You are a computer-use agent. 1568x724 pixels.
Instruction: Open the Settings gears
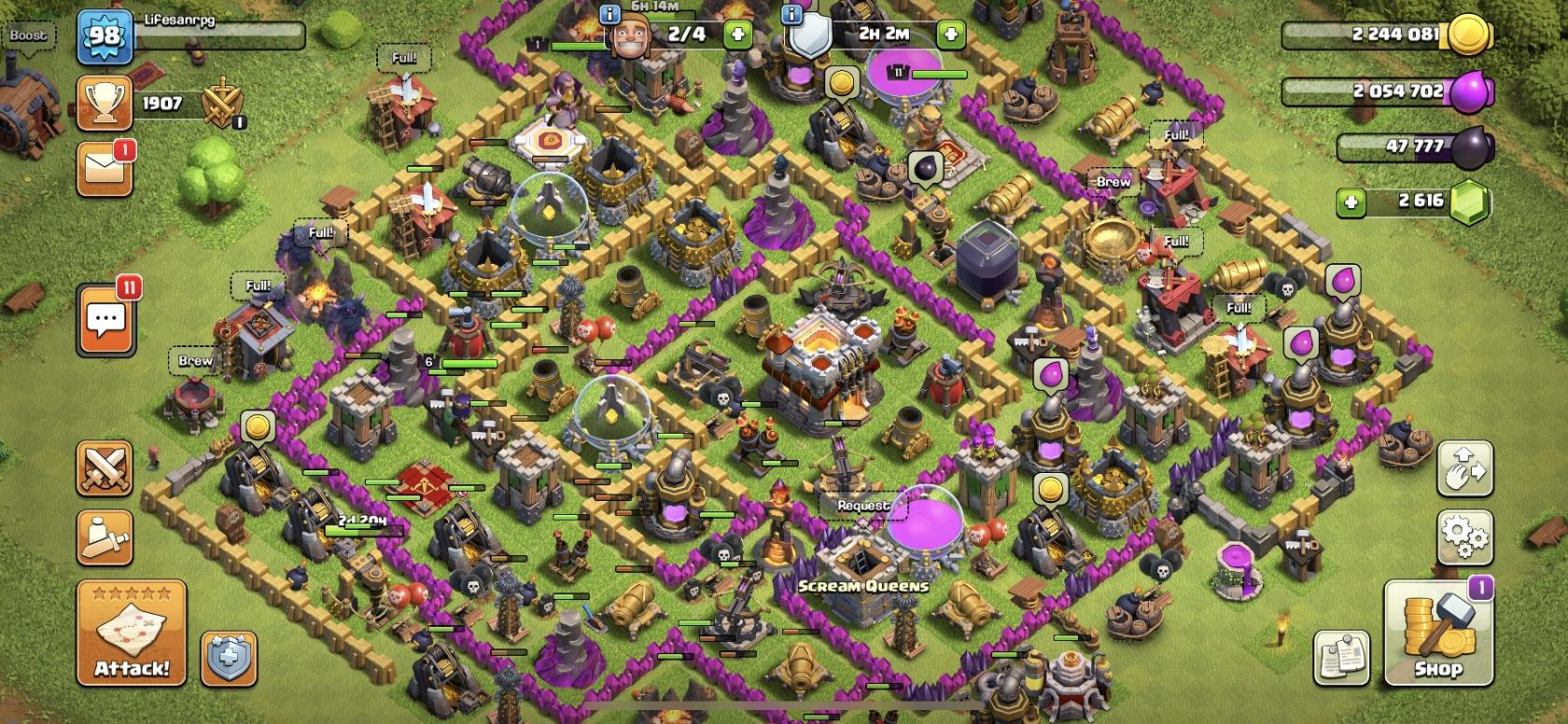click(1464, 536)
